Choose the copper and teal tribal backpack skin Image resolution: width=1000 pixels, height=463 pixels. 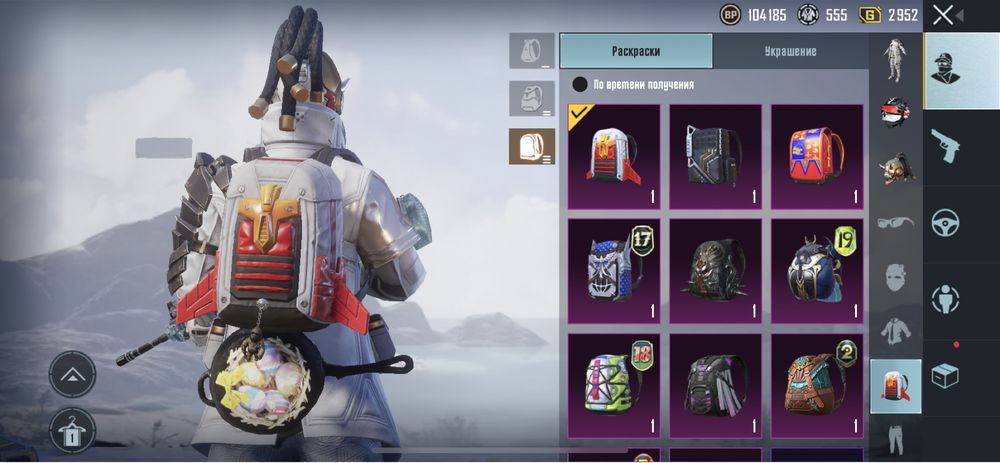(x=817, y=386)
